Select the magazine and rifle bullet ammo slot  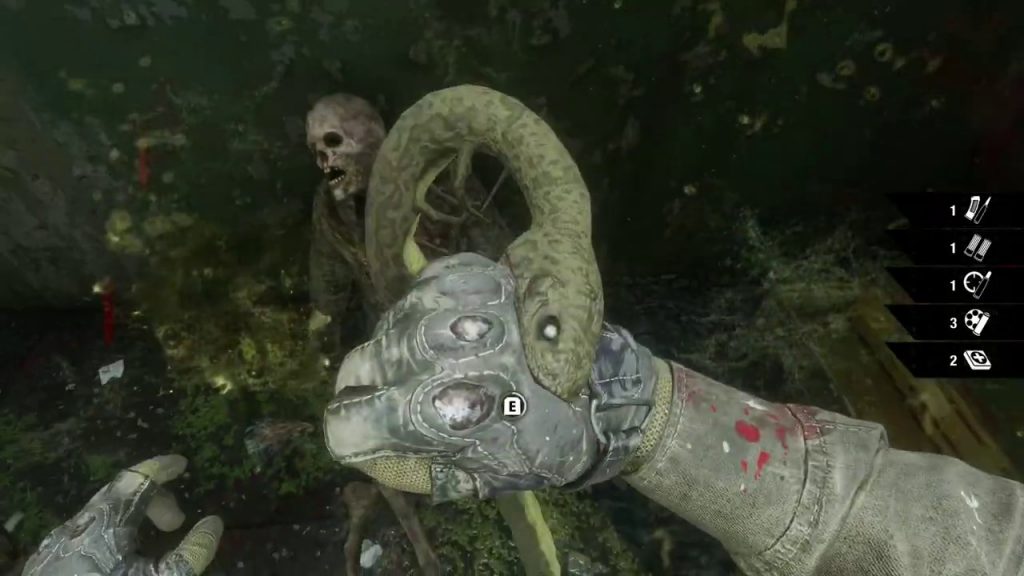click(x=977, y=210)
